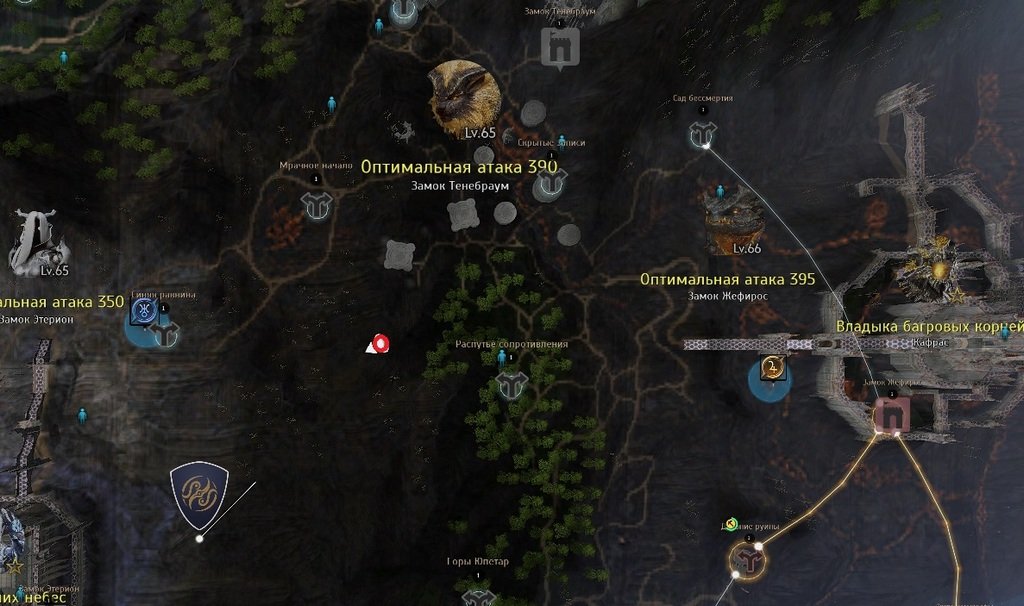Choose the Синяя равнина waypoint marker
The height and width of the screenshot is (606, 1024).
(165, 333)
